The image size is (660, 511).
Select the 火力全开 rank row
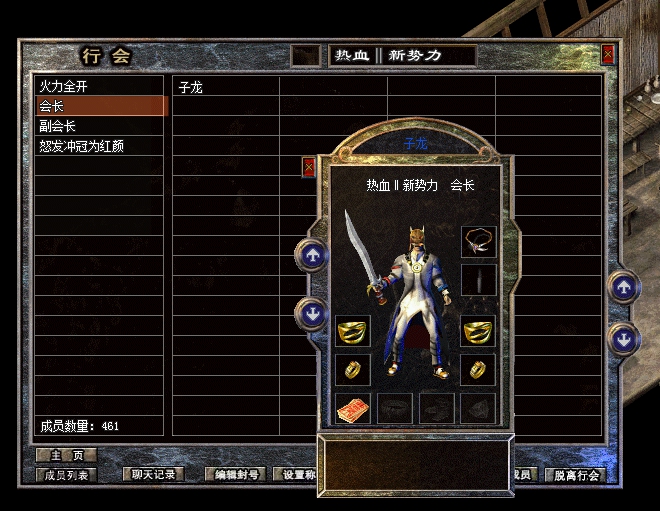click(100, 87)
